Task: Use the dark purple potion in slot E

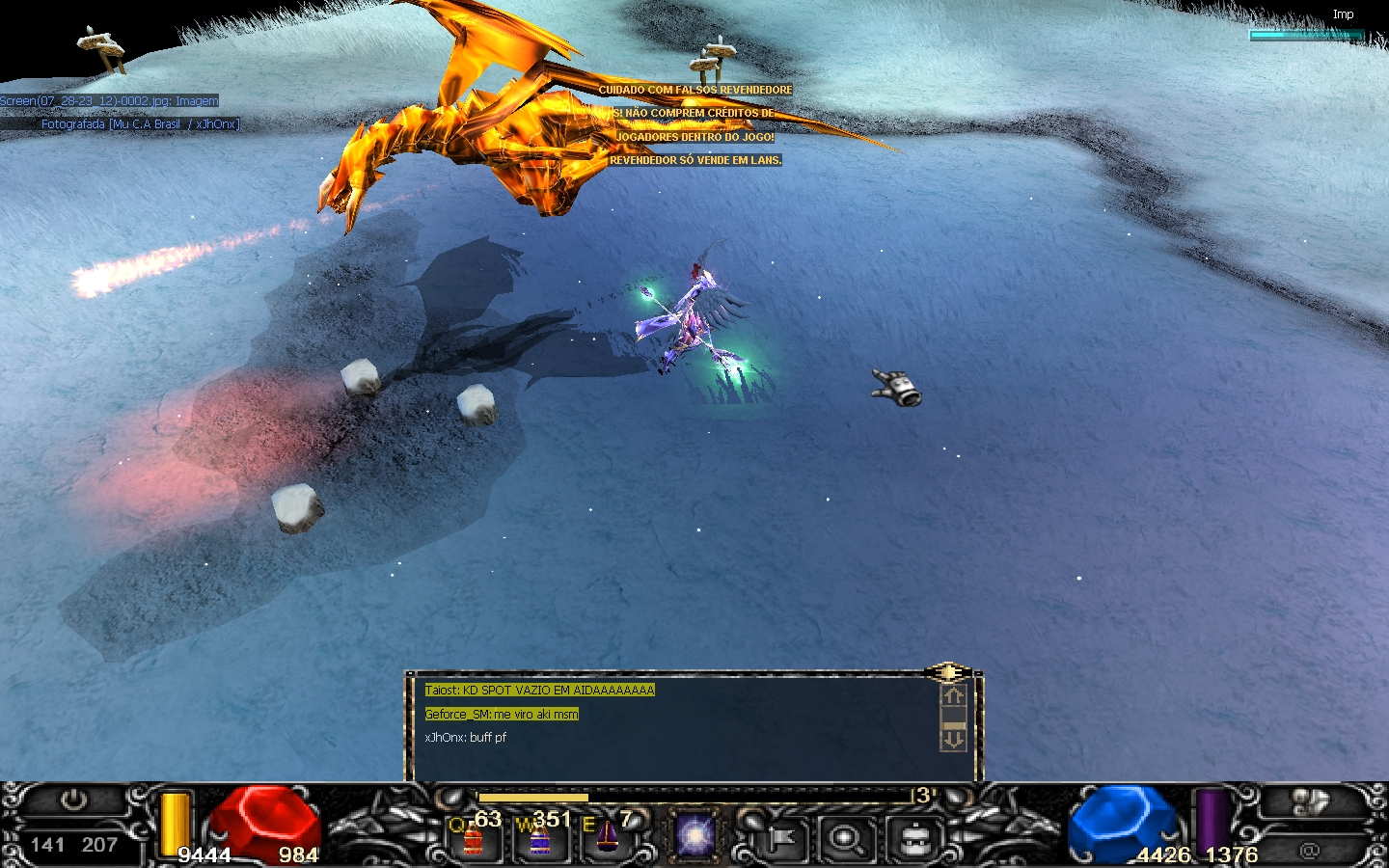Action: tap(607, 837)
